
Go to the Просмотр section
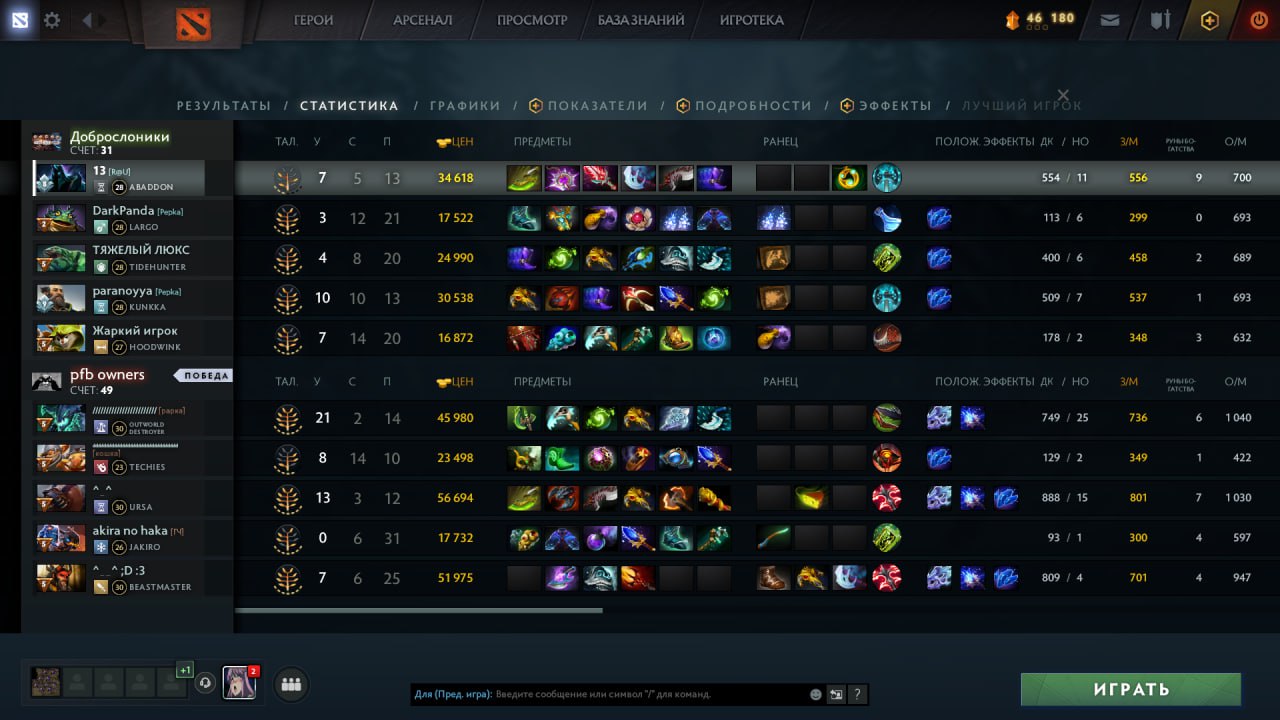[x=531, y=20]
